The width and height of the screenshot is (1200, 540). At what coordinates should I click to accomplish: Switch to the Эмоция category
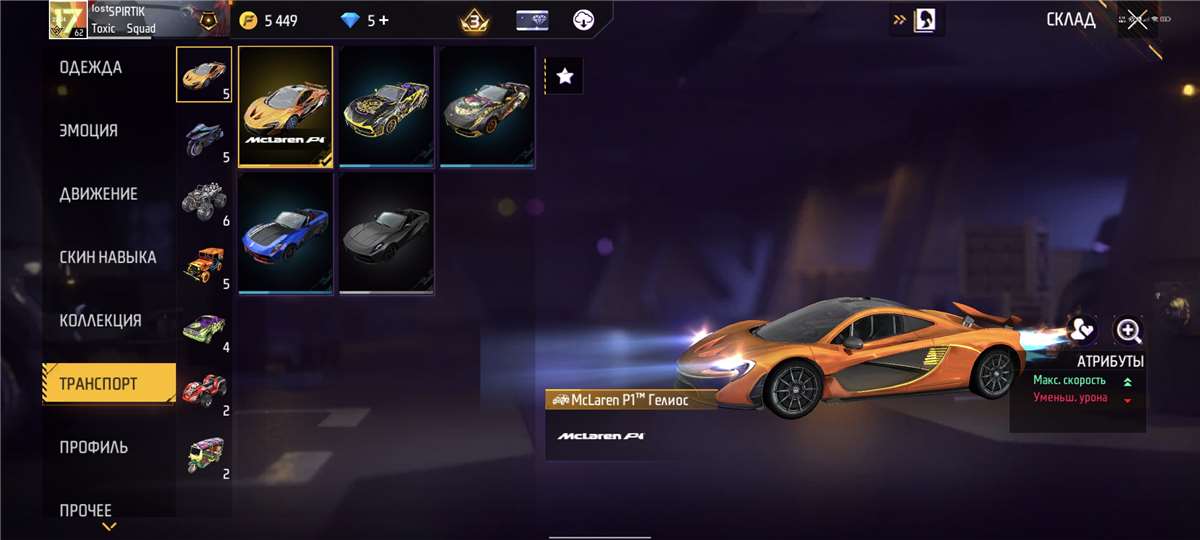coord(89,131)
